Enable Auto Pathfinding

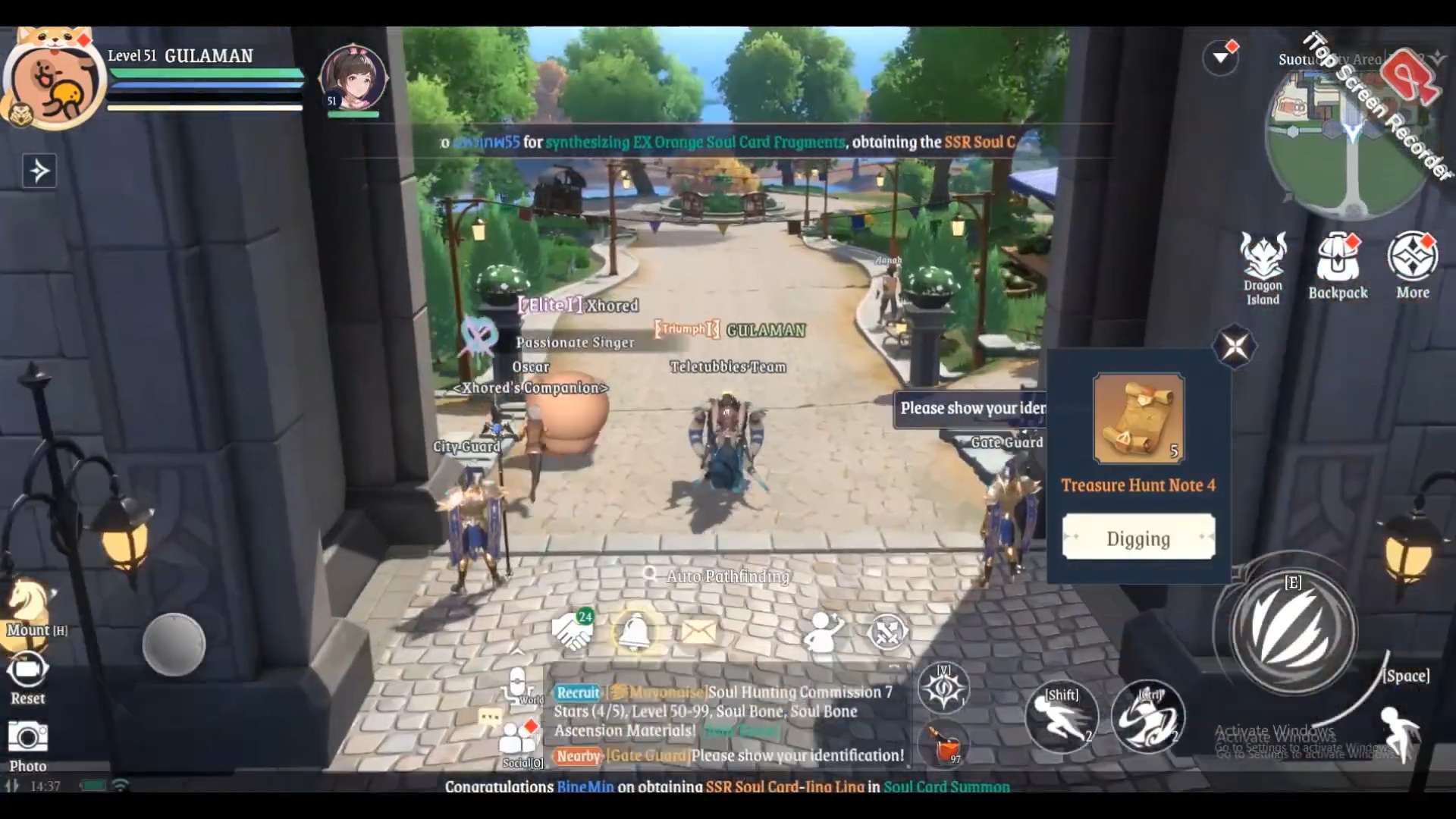[x=724, y=576]
